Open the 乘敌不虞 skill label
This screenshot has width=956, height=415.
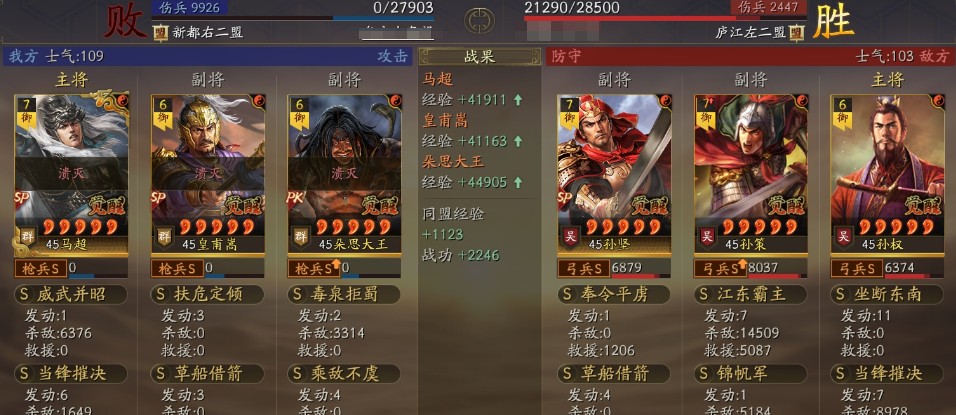click(344, 373)
